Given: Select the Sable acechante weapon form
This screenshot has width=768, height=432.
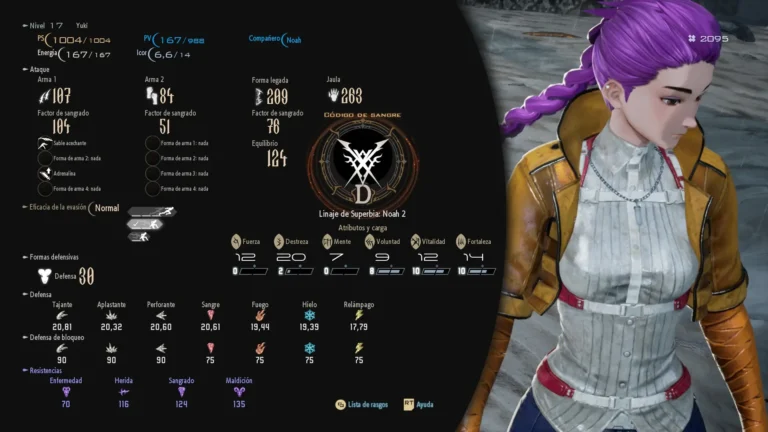Looking at the screenshot, I should [x=45, y=143].
